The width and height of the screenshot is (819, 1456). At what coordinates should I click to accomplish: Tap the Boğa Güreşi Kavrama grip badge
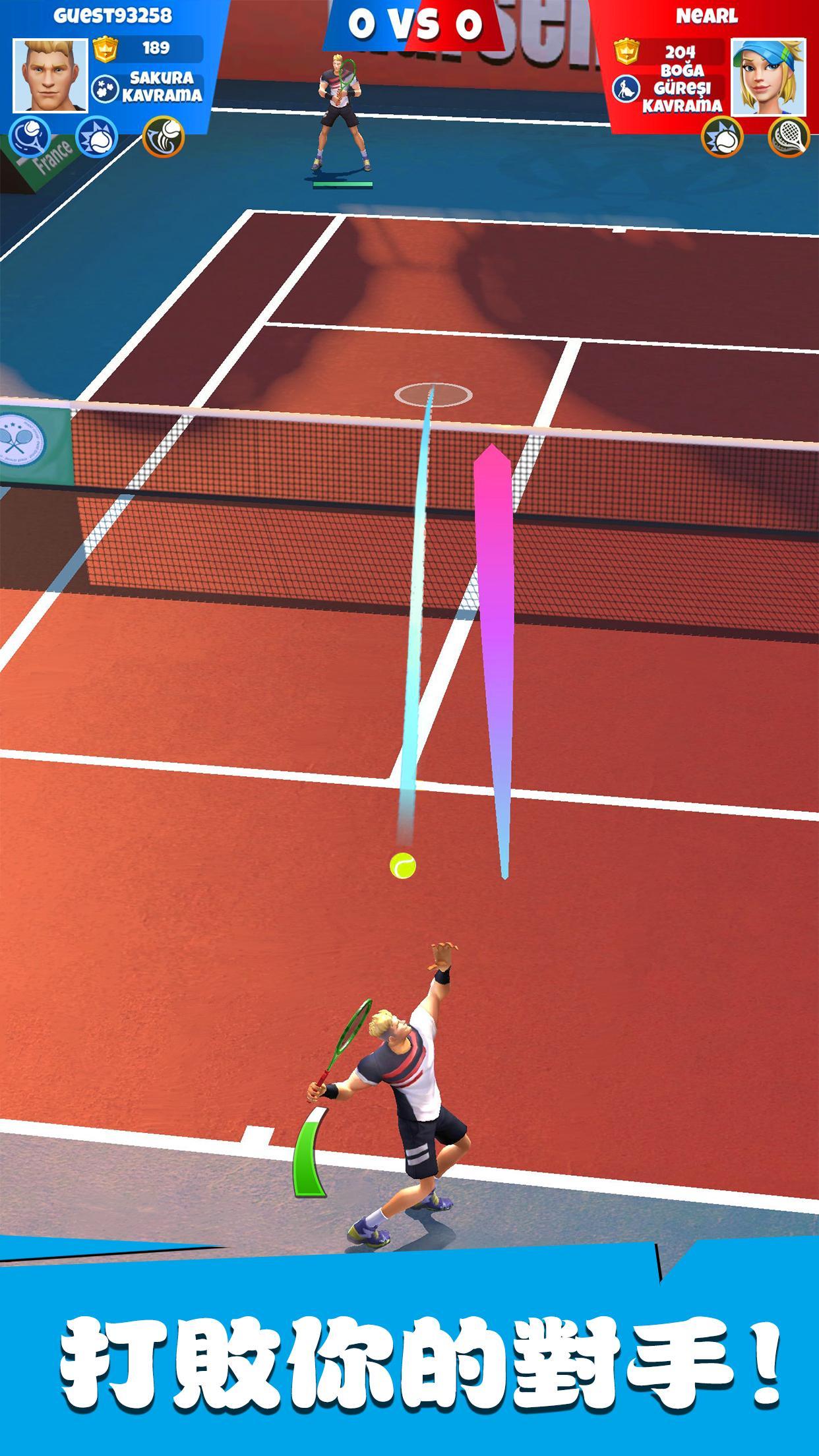pos(669,88)
